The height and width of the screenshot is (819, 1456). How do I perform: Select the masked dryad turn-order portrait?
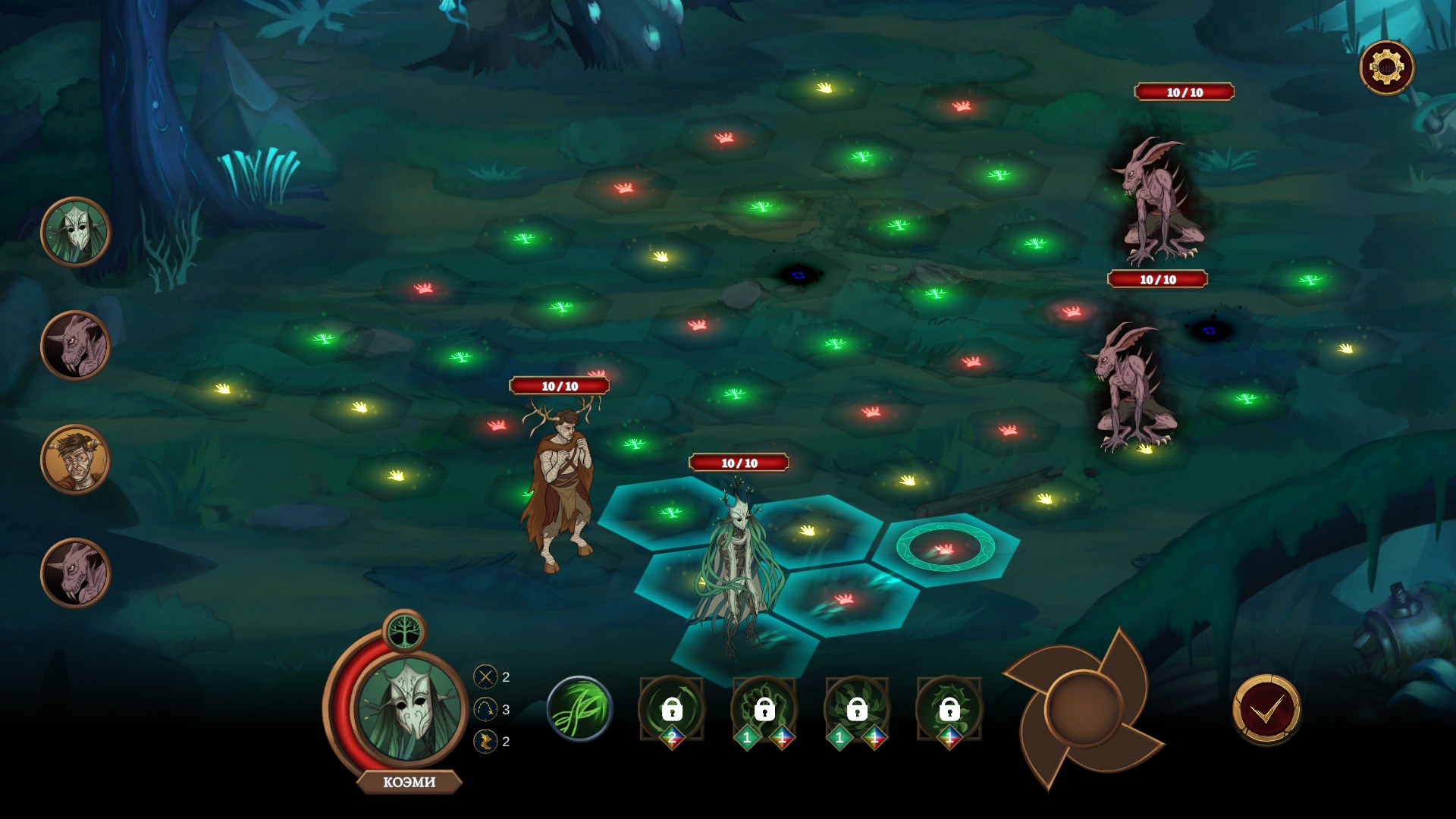[76, 232]
